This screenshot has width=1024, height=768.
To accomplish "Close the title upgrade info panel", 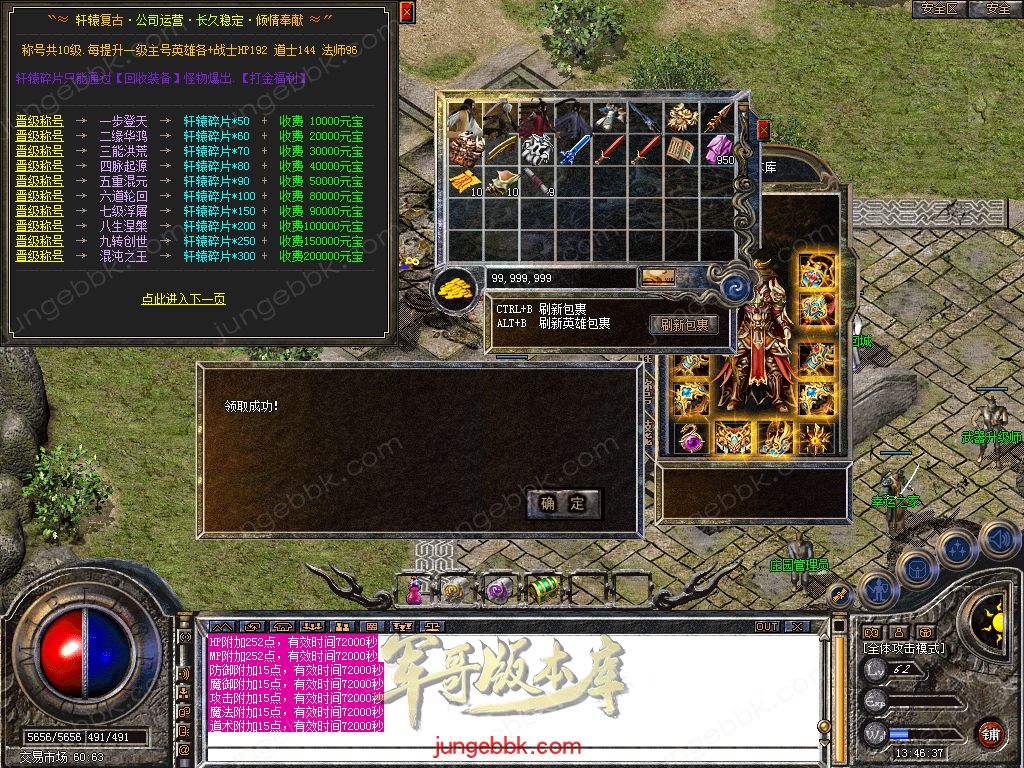I will pos(406,12).
